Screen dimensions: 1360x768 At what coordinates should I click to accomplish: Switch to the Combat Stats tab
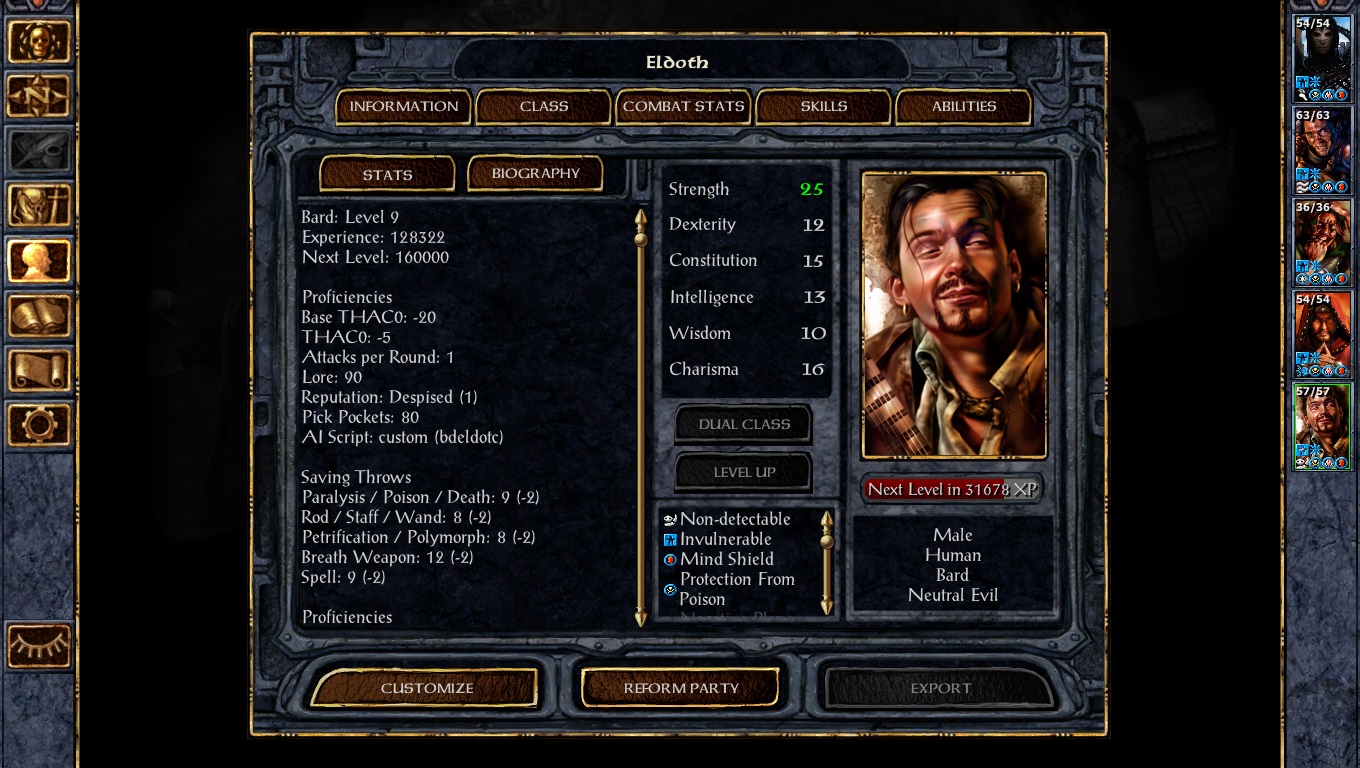coord(683,106)
